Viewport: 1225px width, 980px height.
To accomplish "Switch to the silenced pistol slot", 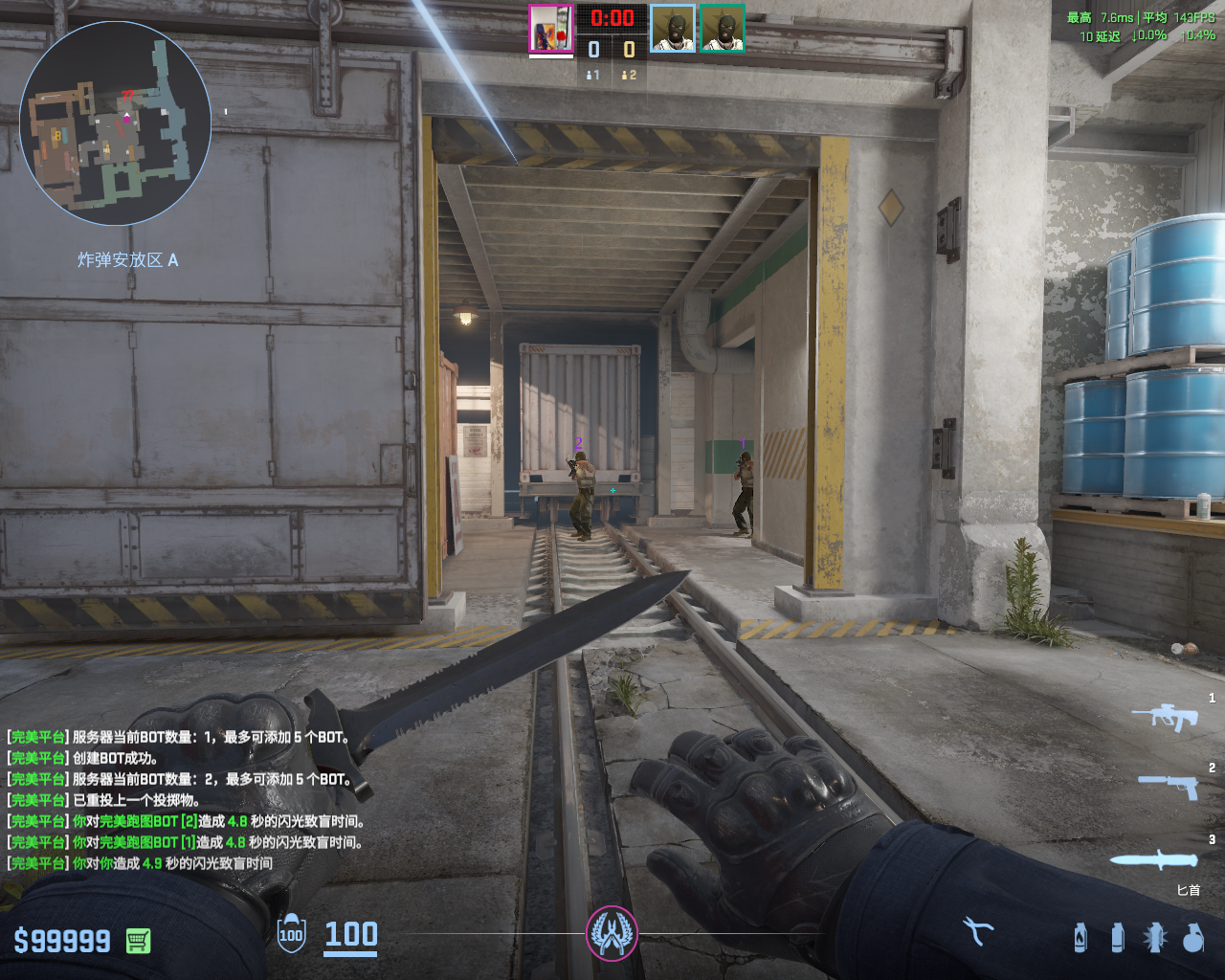I will [1169, 786].
